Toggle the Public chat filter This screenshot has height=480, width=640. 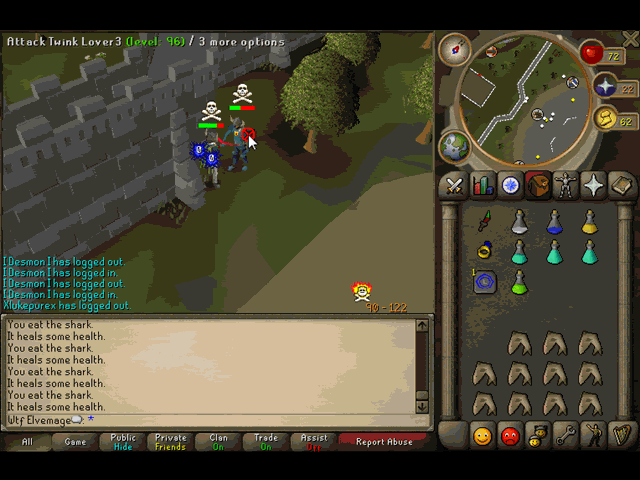(123, 441)
